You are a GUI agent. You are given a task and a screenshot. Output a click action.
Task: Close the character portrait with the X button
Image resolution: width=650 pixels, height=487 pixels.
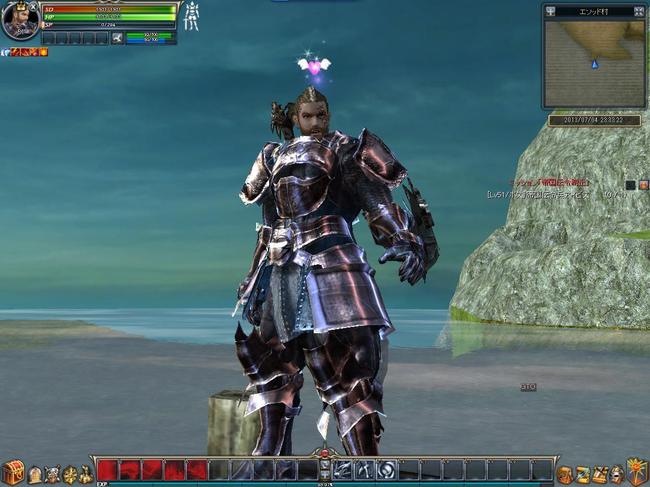tap(34, 6)
